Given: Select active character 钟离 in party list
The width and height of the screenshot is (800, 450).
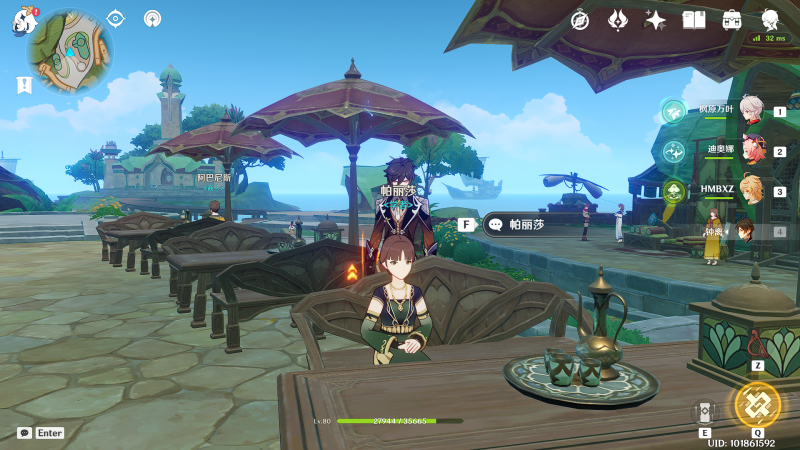Looking at the screenshot, I should click(745, 231).
